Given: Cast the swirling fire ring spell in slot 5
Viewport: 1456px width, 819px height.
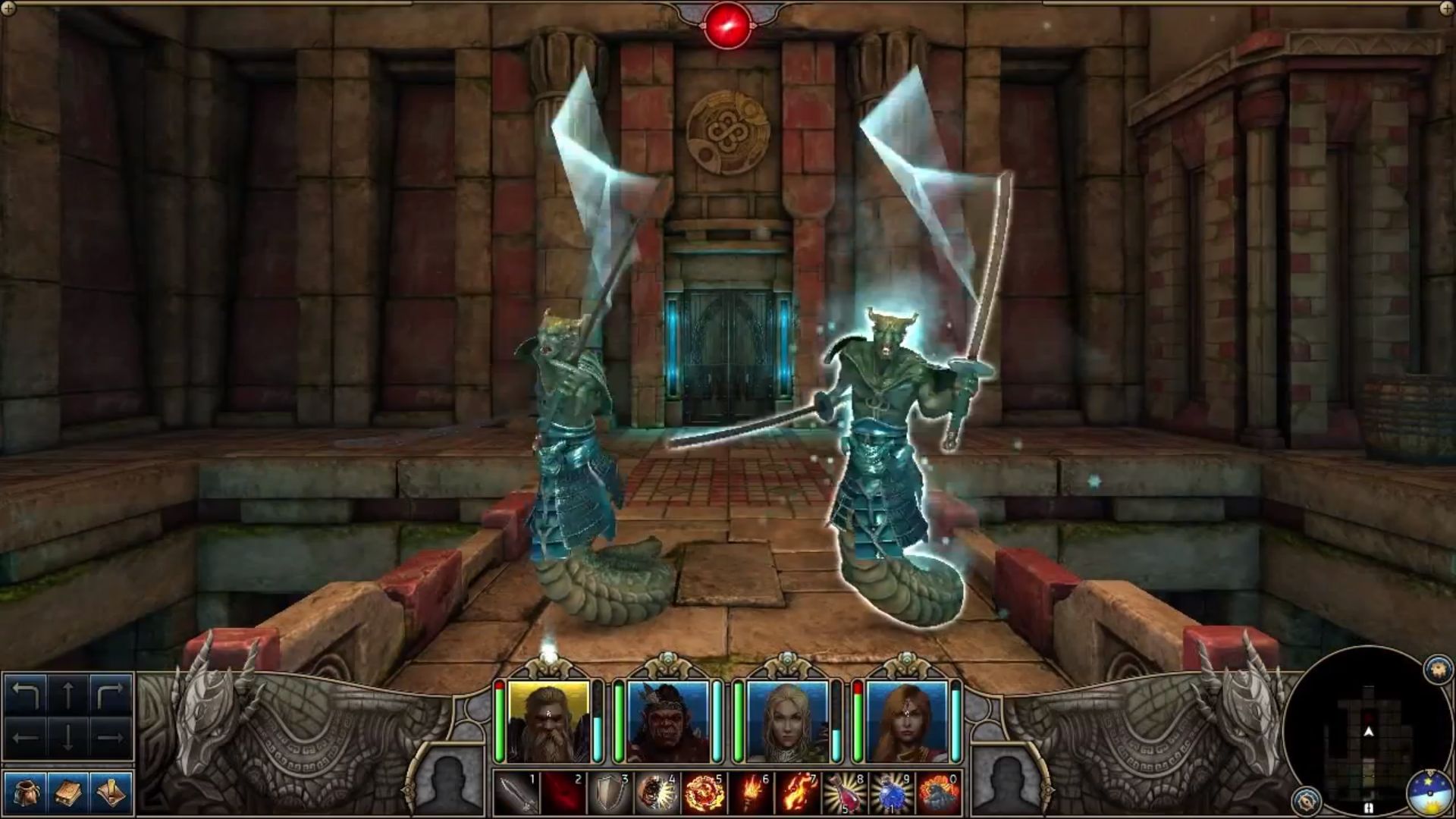Looking at the screenshot, I should [704, 793].
